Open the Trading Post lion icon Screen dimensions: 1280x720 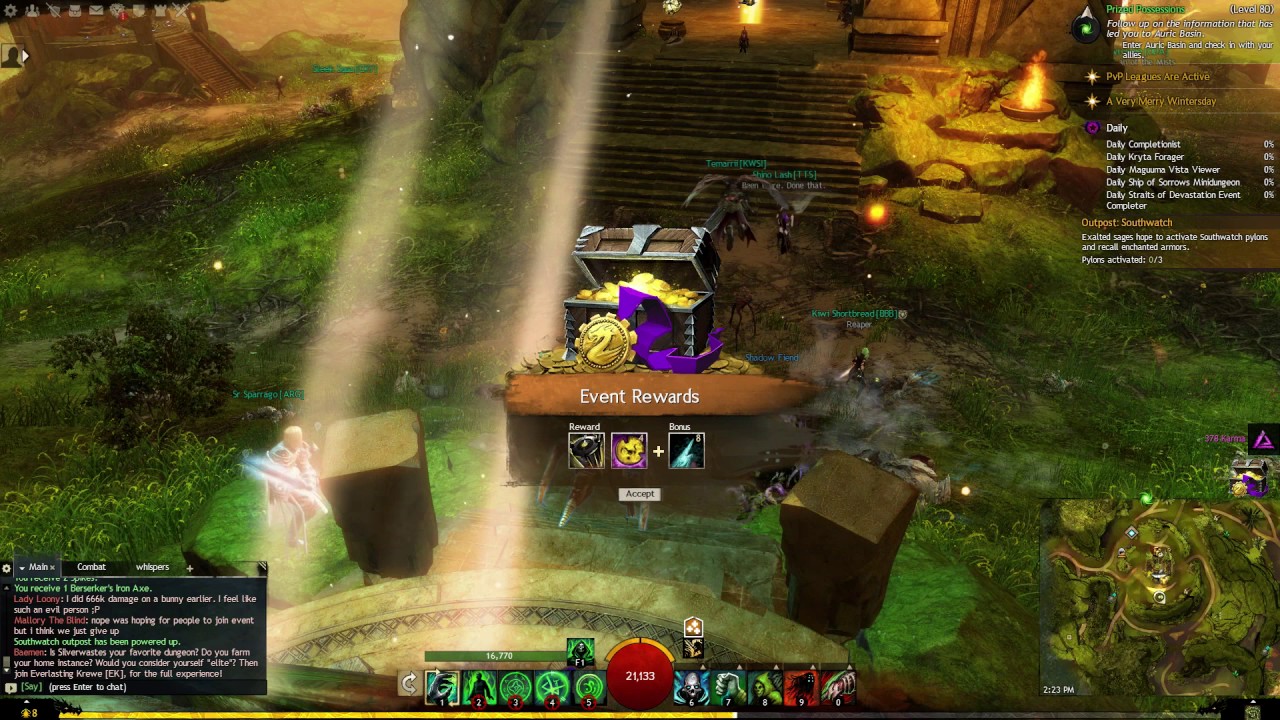pos(119,11)
